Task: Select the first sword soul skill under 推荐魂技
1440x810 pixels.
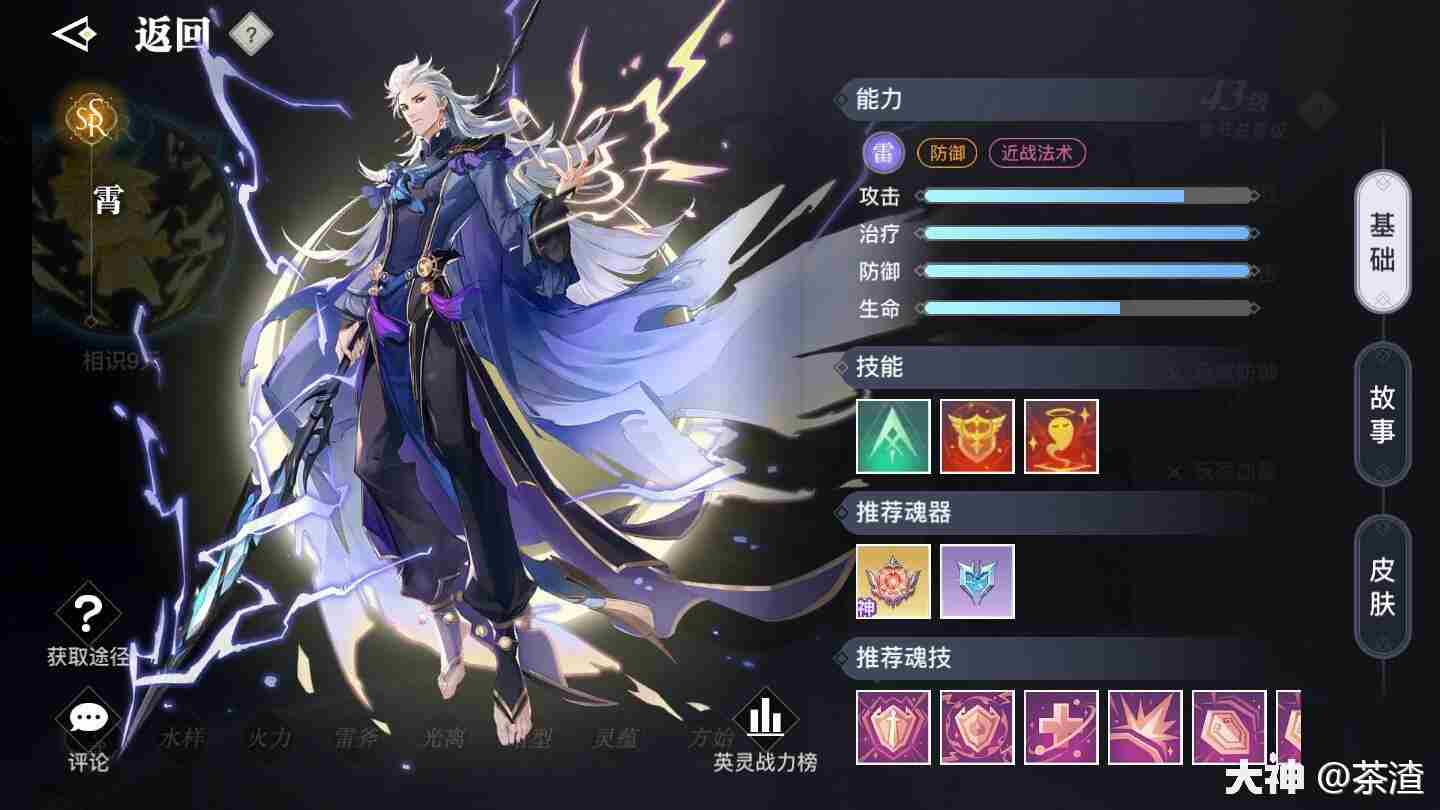Action: point(893,728)
